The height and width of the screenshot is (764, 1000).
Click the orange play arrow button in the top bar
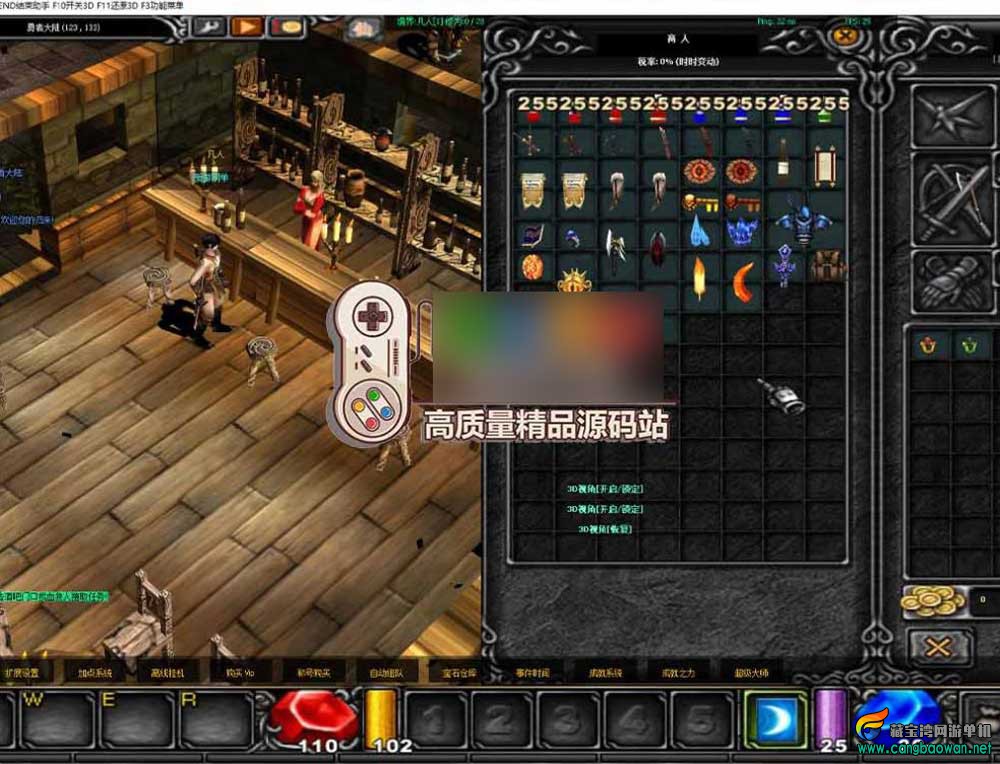tap(247, 27)
